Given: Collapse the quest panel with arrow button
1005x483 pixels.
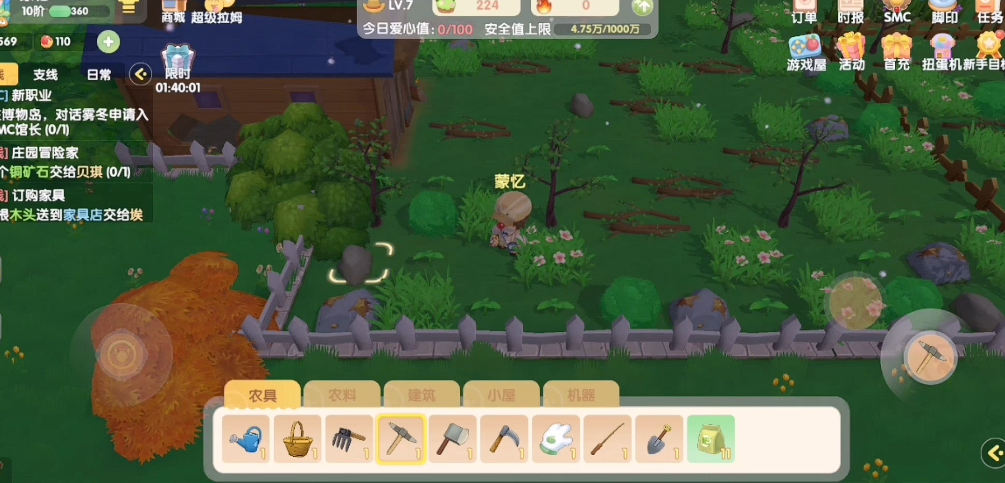Looking at the screenshot, I should (141, 73).
